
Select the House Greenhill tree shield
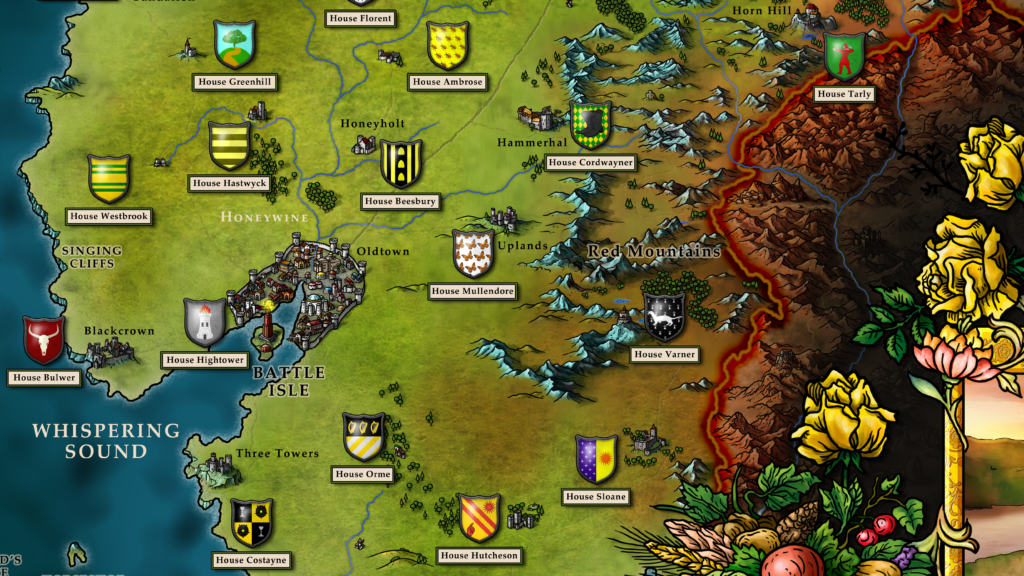(x=235, y=44)
